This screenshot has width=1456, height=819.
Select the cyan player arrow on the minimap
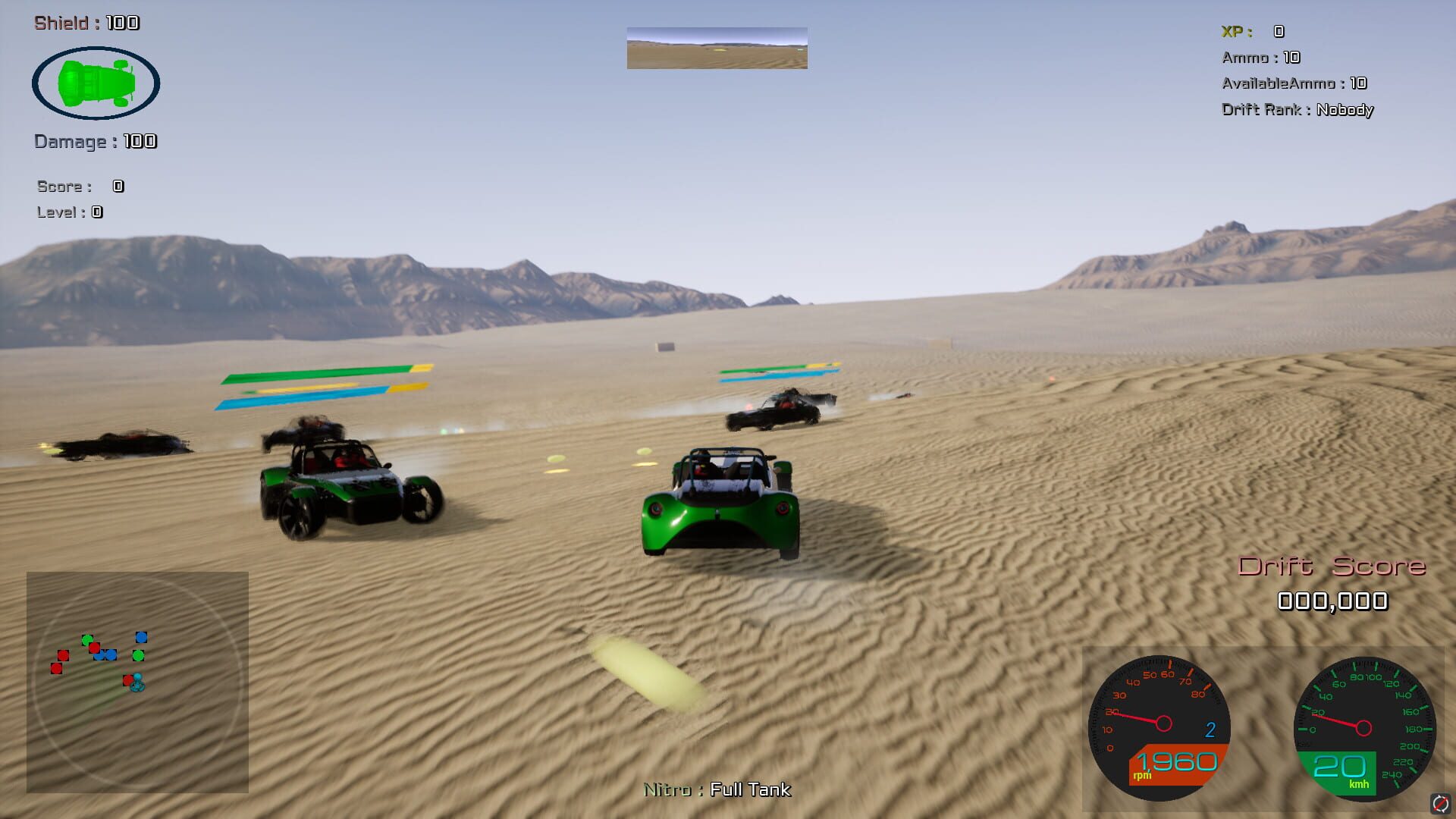[137, 683]
